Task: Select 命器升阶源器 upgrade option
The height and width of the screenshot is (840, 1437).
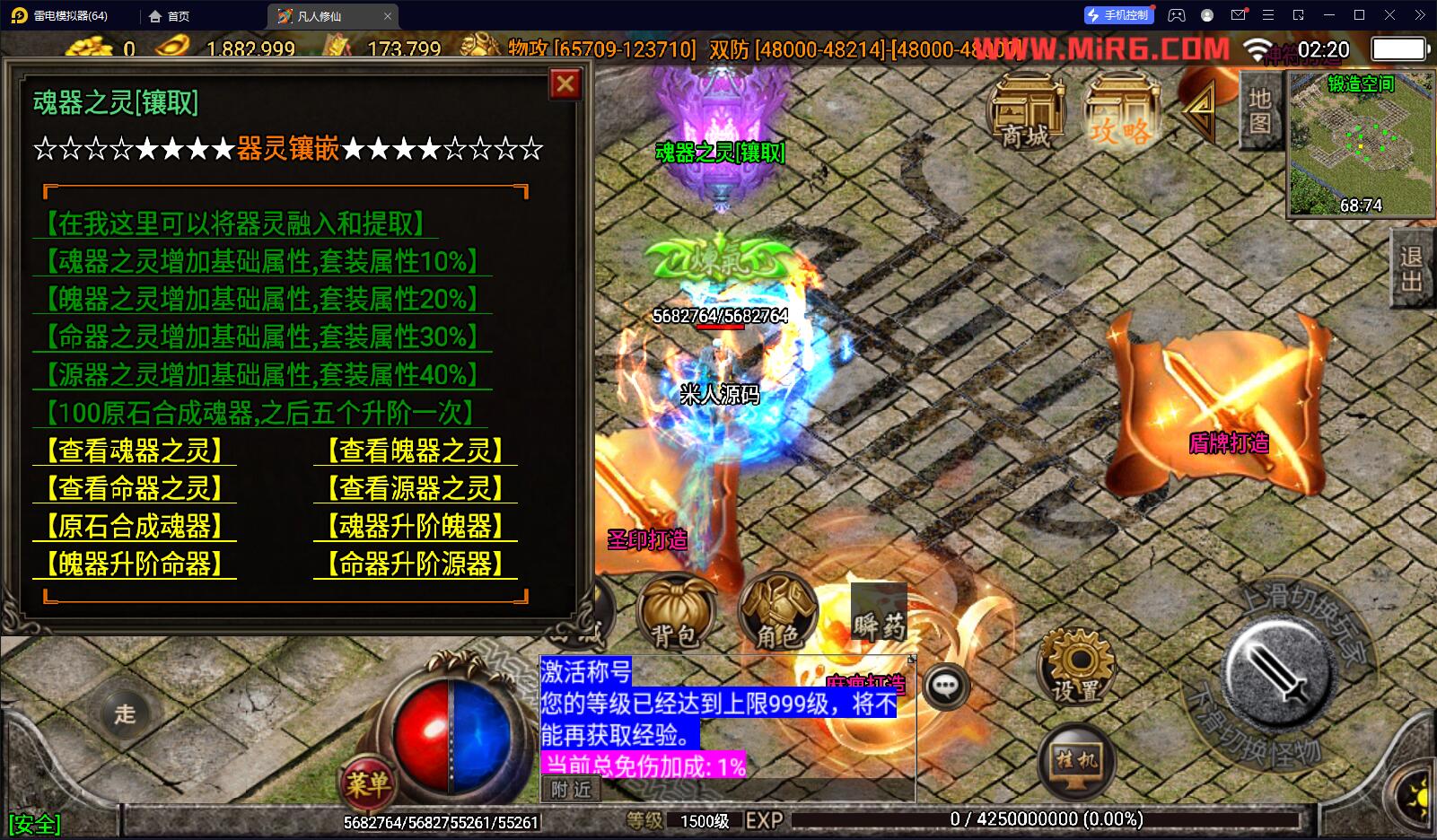Action: (x=416, y=564)
